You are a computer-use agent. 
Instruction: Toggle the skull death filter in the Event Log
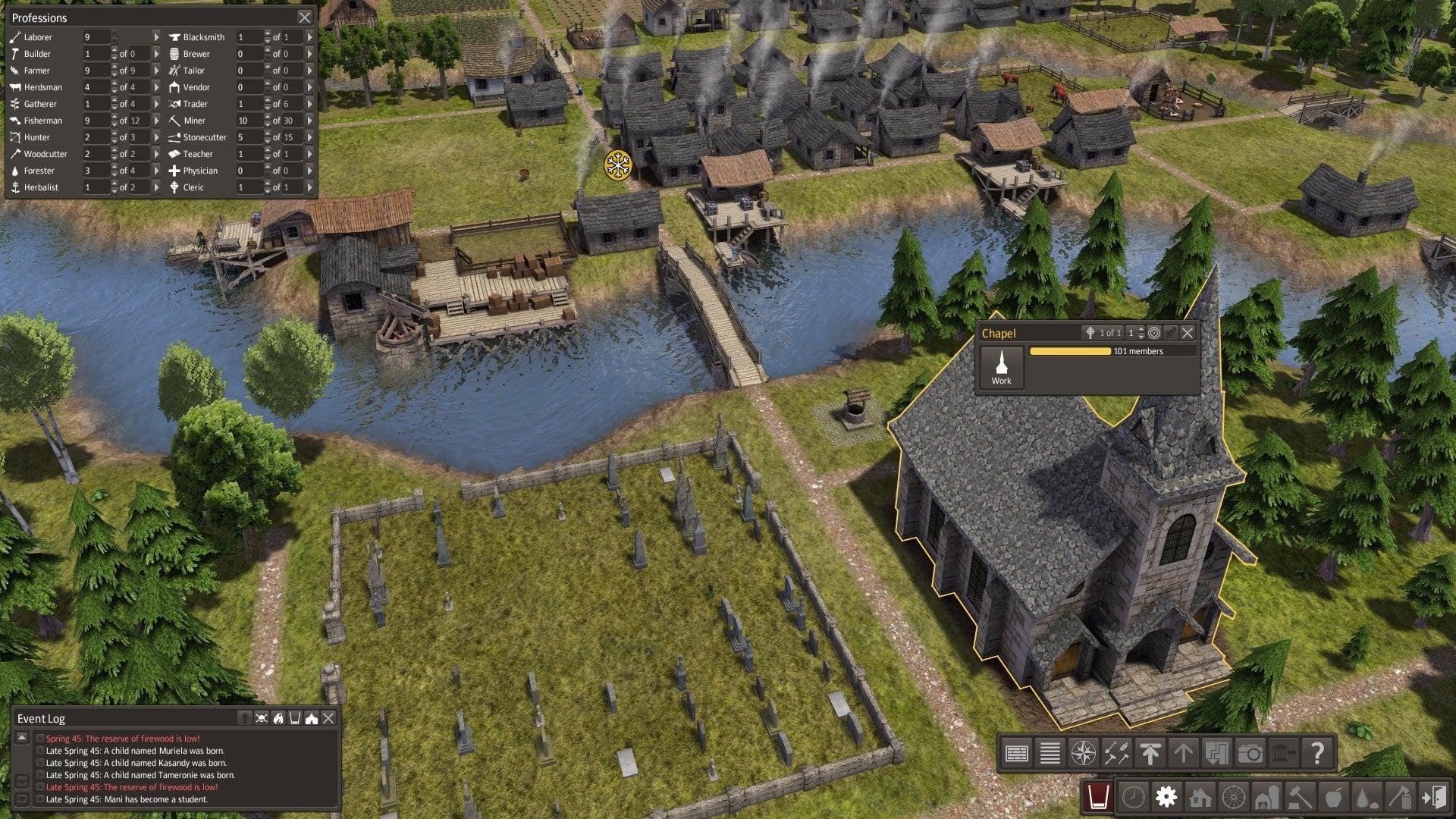pyautogui.click(x=262, y=718)
